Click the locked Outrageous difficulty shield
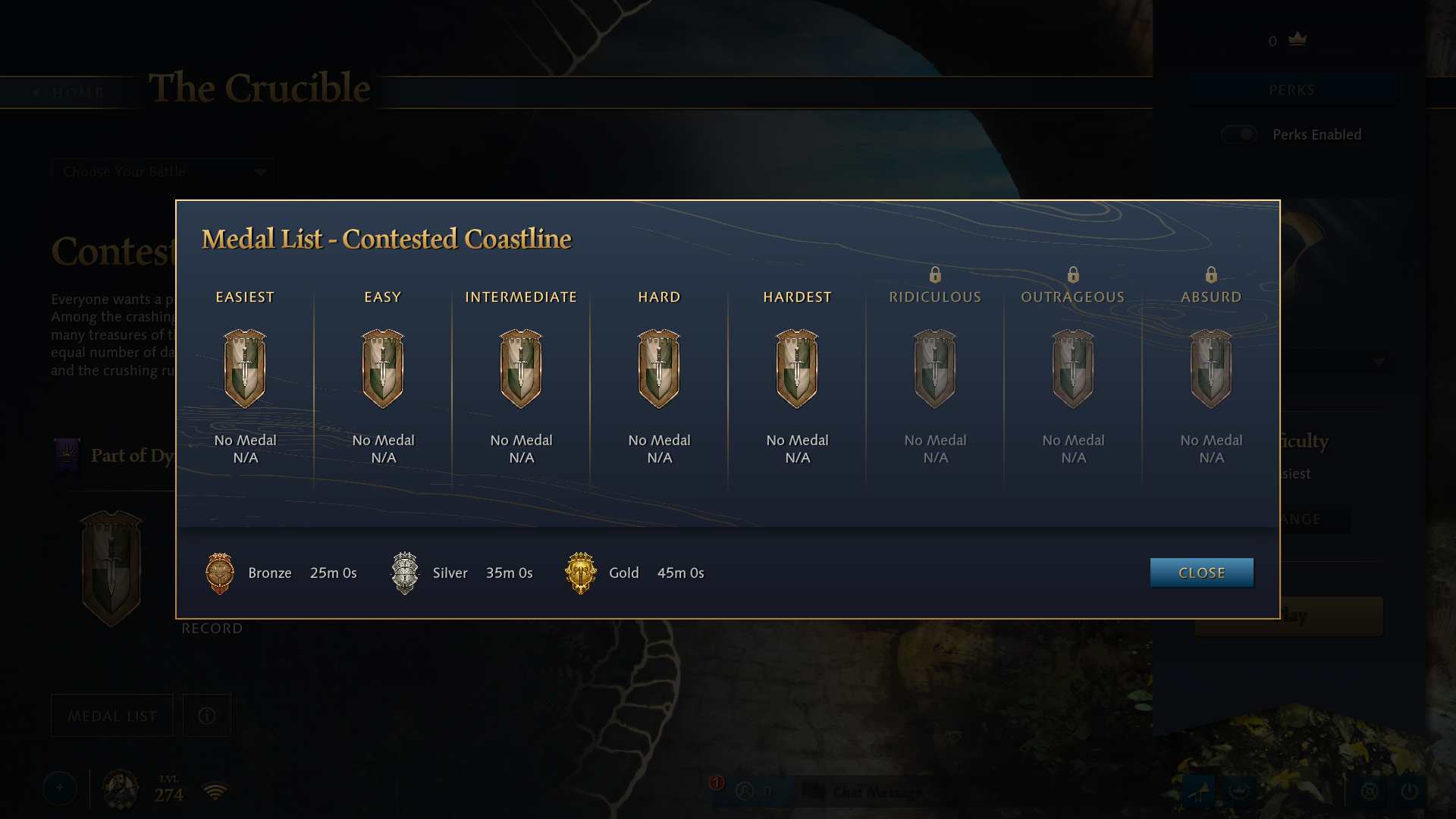The image size is (1456, 819). pos(1073,369)
